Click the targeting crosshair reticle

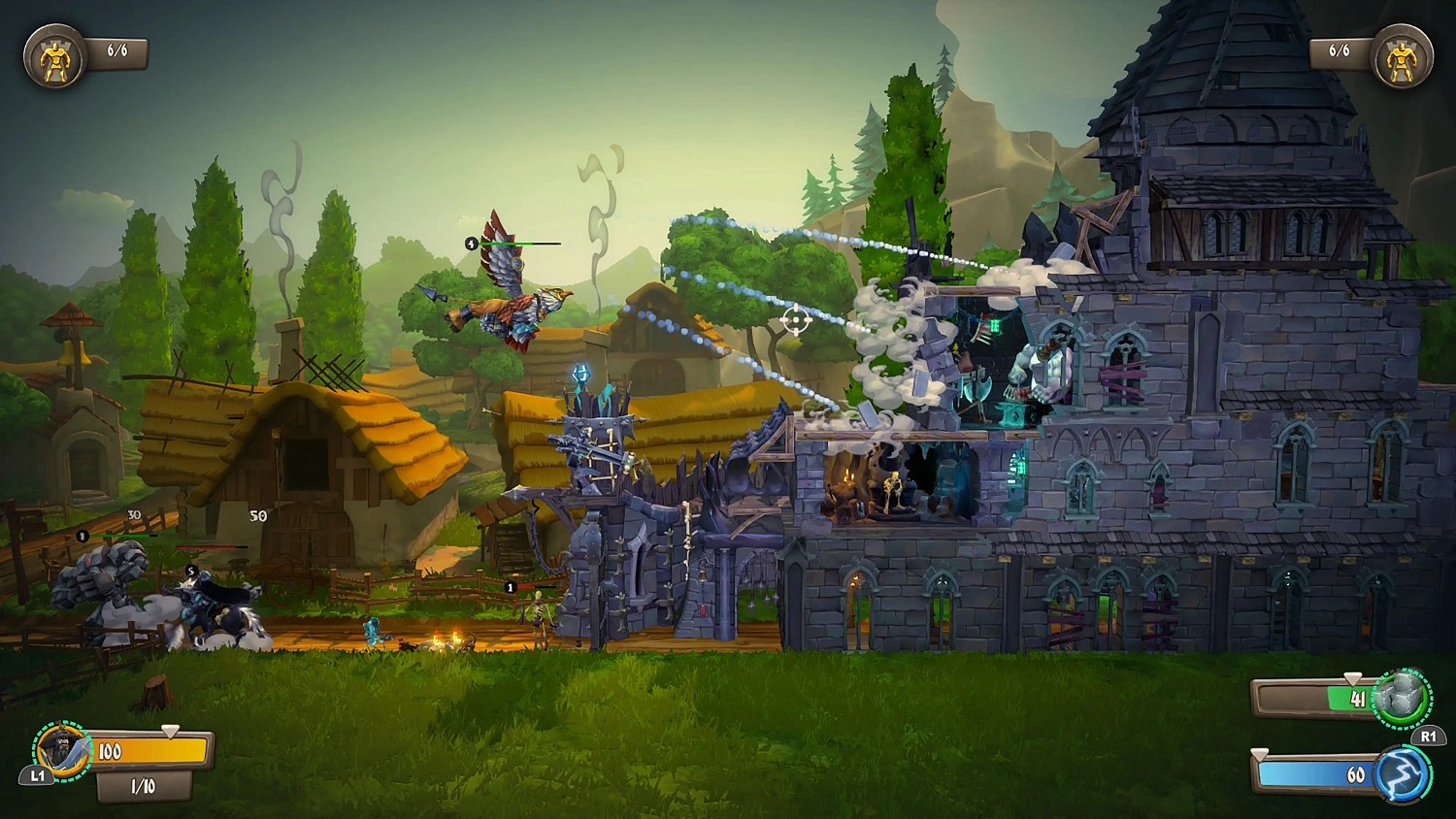(x=795, y=318)
